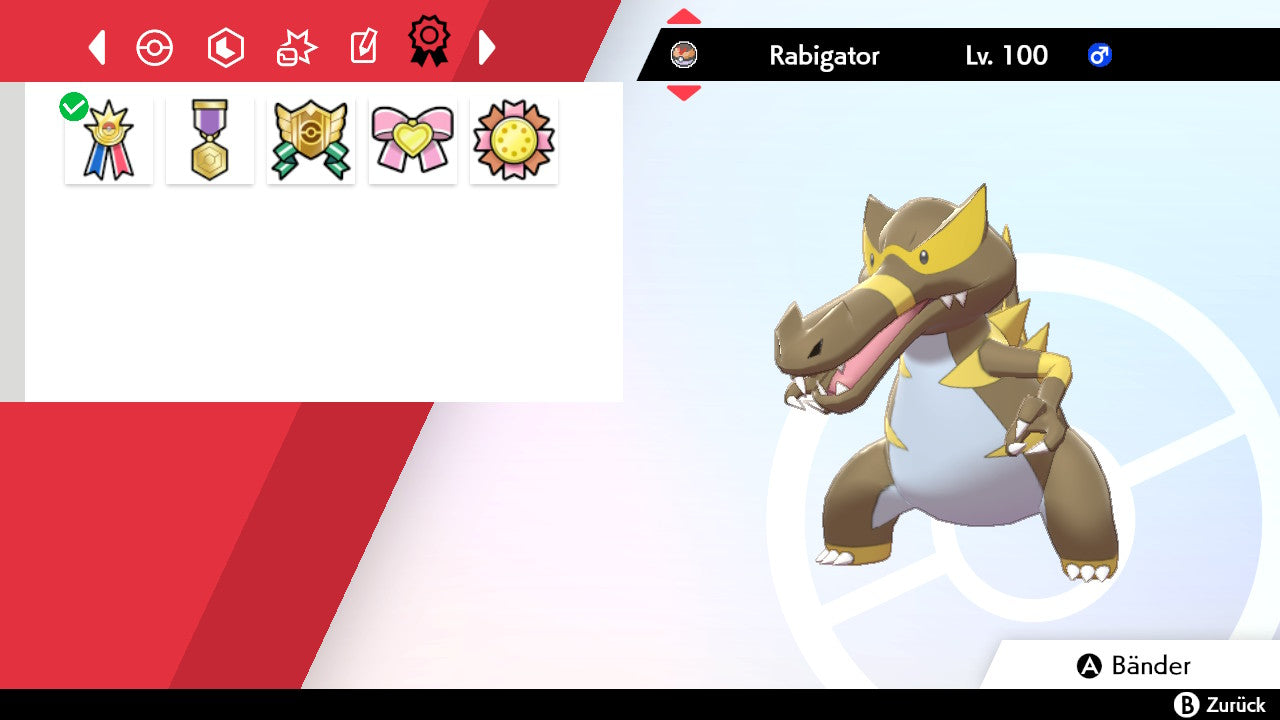The image size is (1280, 720).
Task: Open the Poké Ball summary tab
Action: click(x=155, y=48)
